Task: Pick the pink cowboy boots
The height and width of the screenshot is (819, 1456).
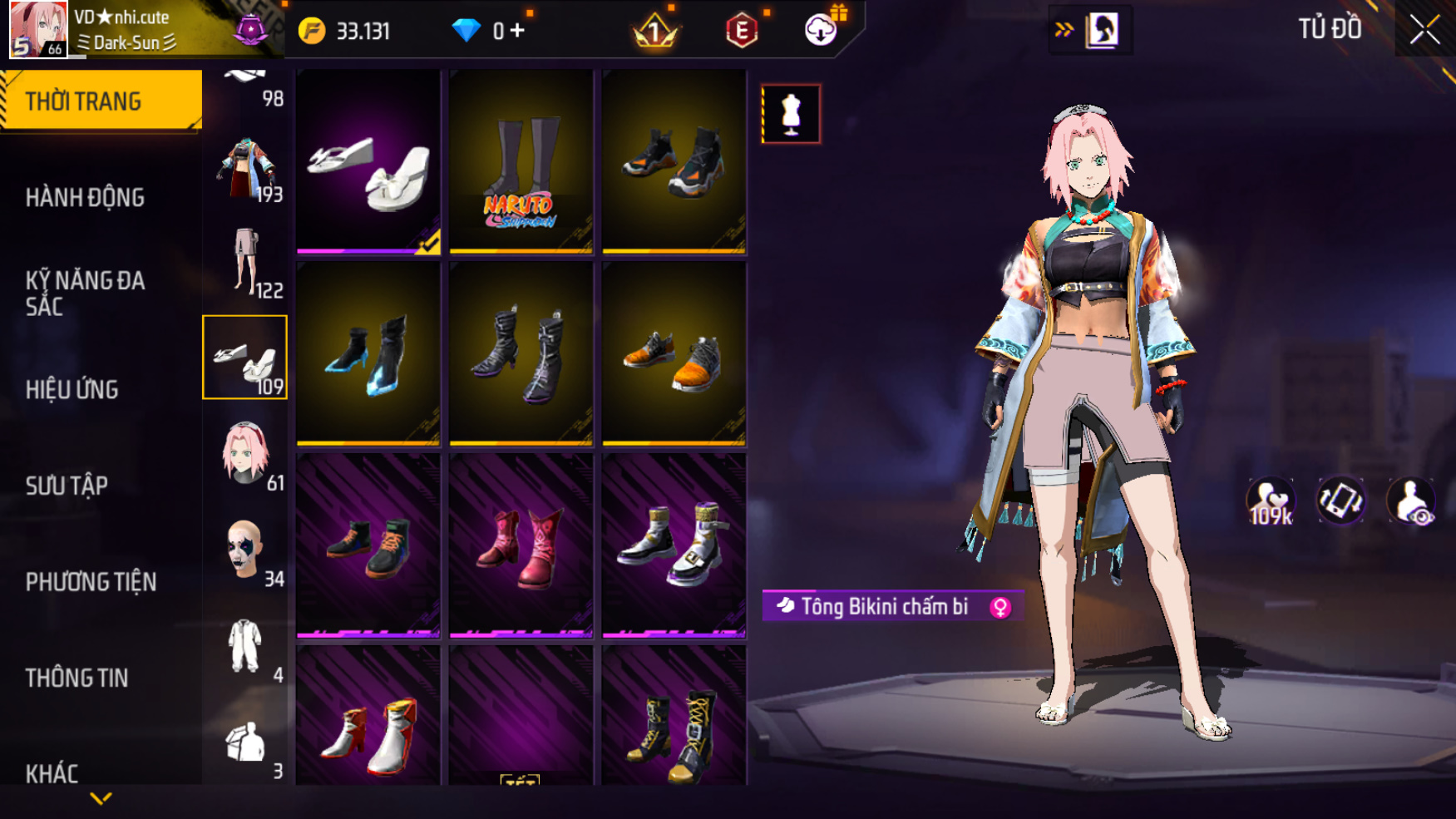Action: coord(521,546)
